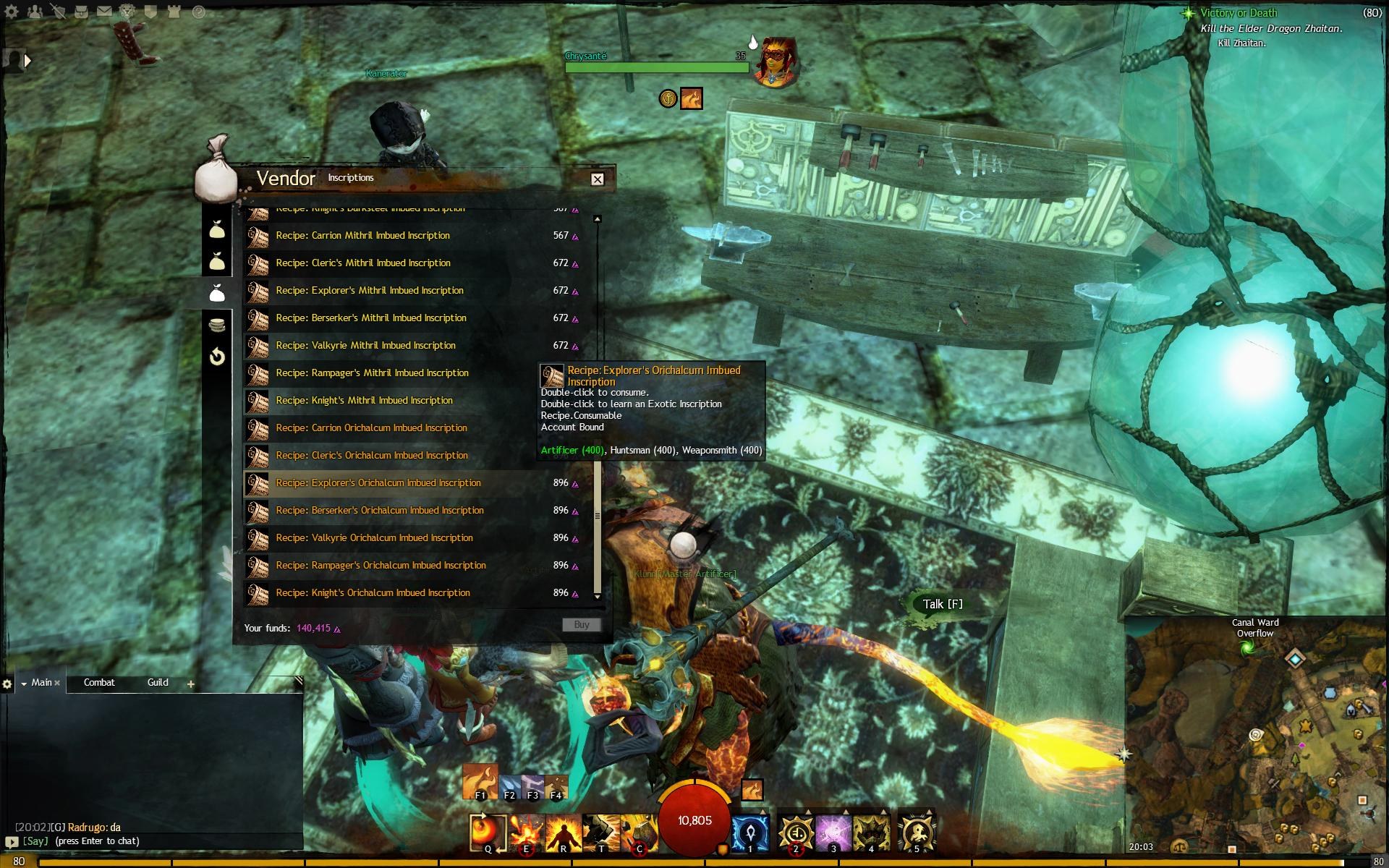Select the Victory or Death objective tracker
Image resolution: width=1389 pixels, height=868 pixels.
(x=1238, y=13)
